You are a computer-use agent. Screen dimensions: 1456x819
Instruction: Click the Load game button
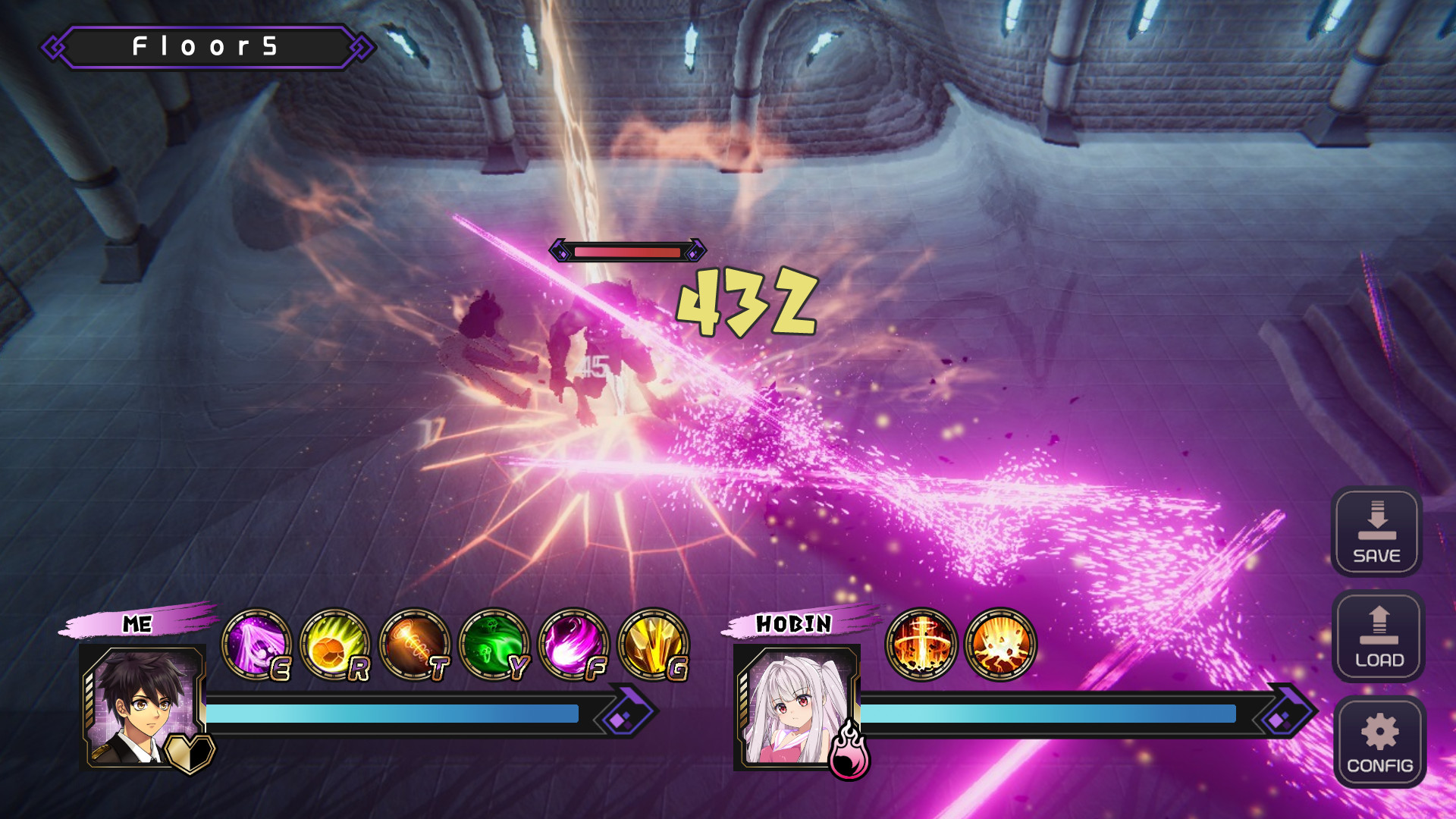point(1378,636)
